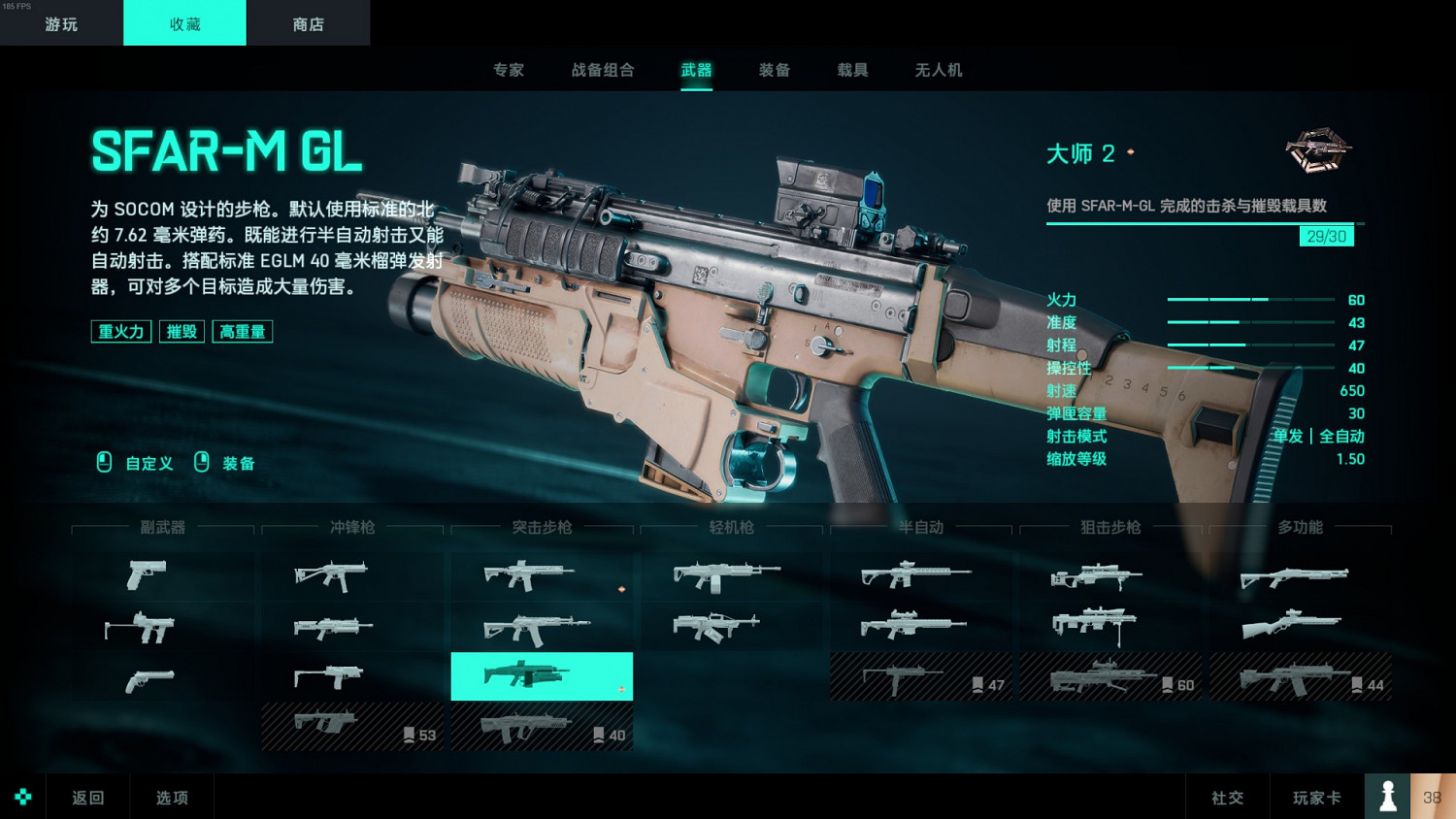This screenshot has width=1456, height=819.
Task: Switch to the 专家 tab
Action: [x=509, y=69]
